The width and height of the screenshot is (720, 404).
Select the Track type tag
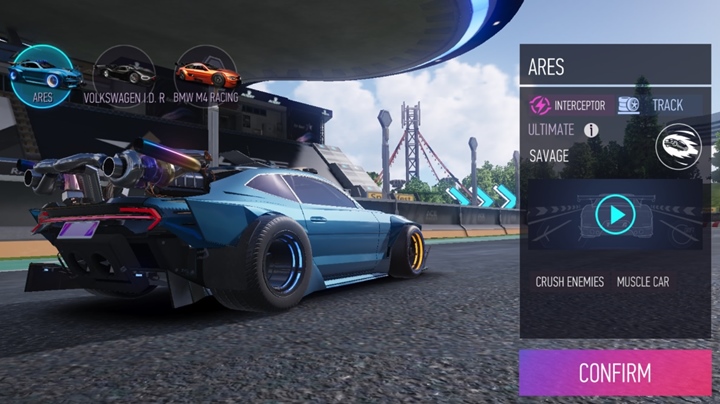click(652, 105)
